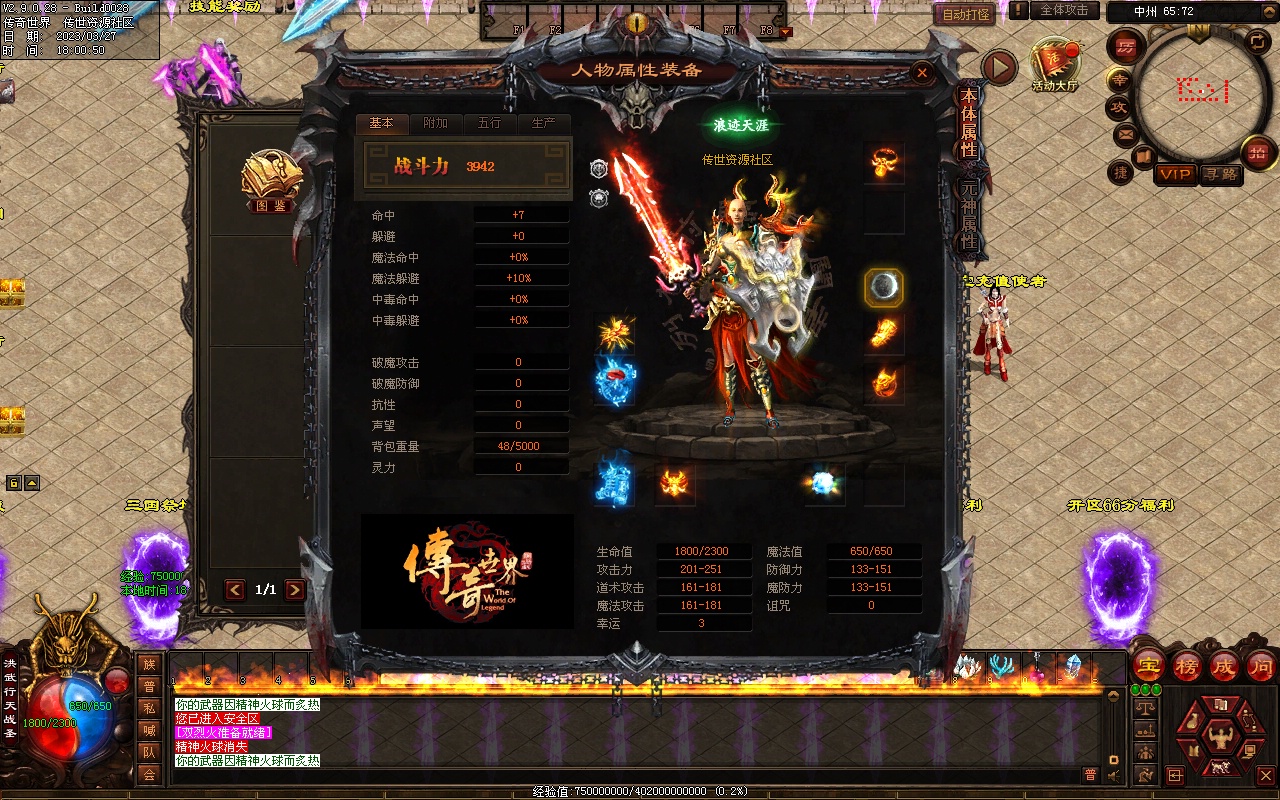Choose the 队 team chat channel
Image resolution: width=1280 pixels, height=800 pixels.
point(149,752)
